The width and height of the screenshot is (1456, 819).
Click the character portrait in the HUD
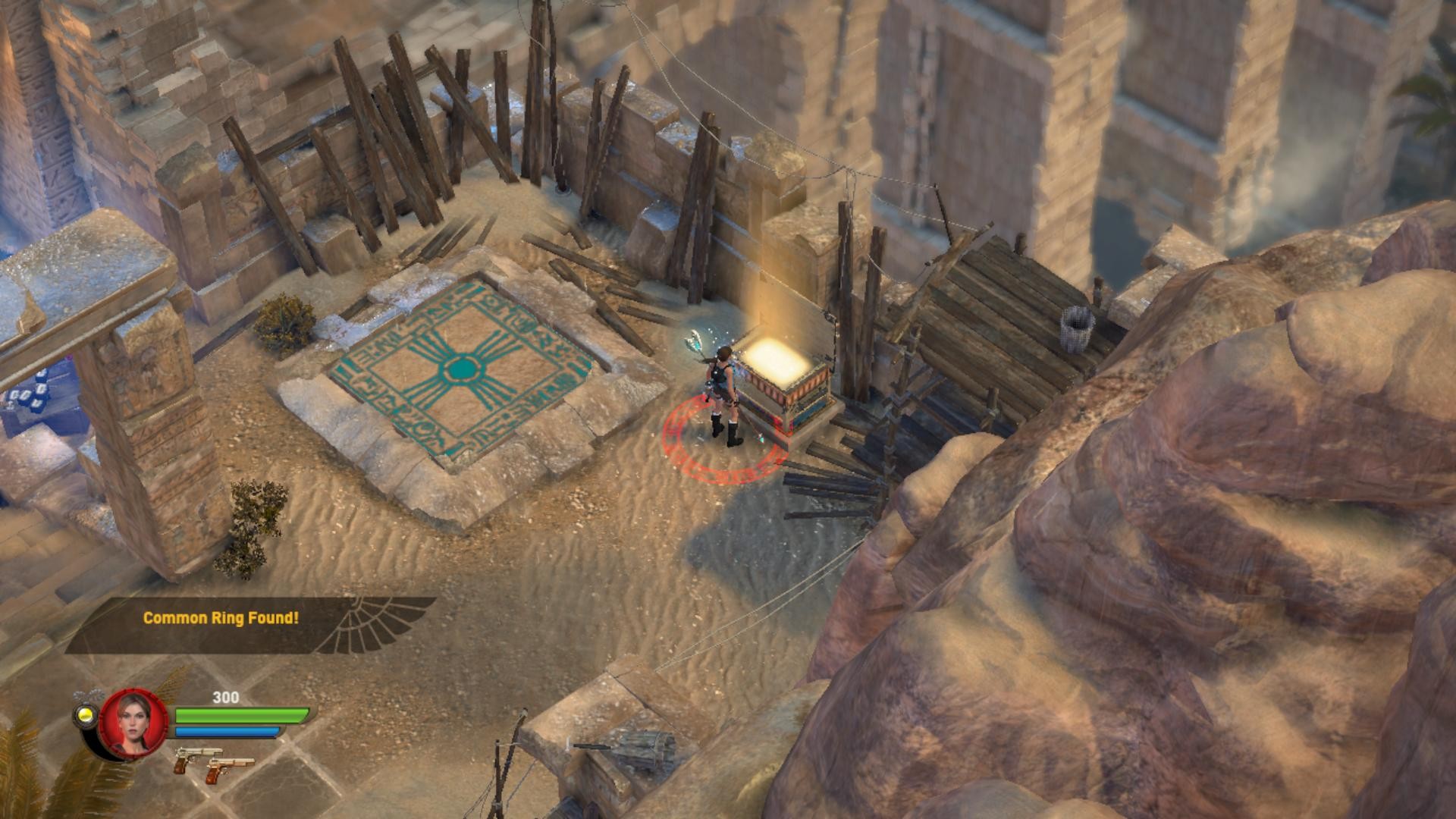point(133,723)
